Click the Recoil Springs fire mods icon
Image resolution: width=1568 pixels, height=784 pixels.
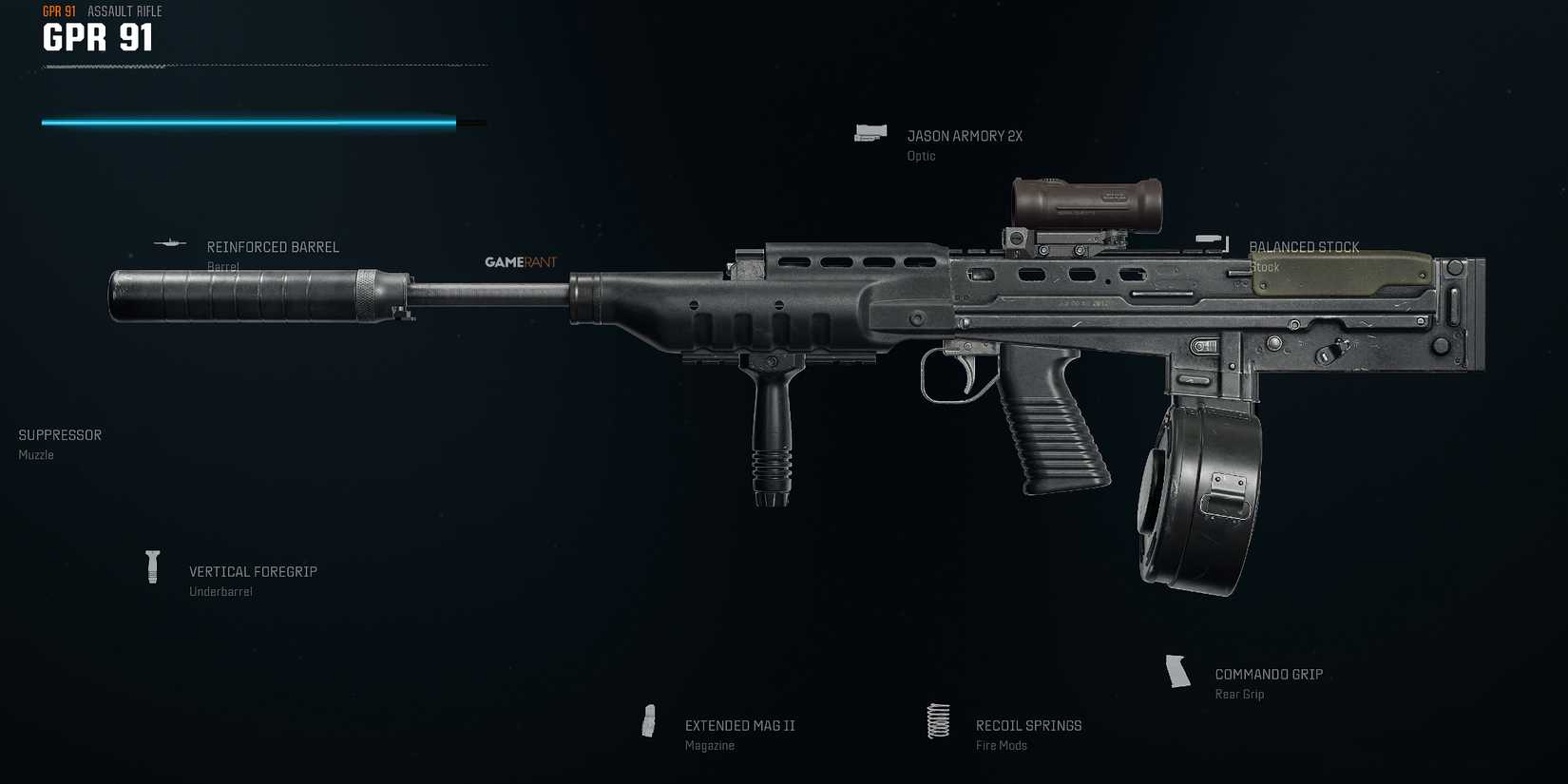click(939, 722)
